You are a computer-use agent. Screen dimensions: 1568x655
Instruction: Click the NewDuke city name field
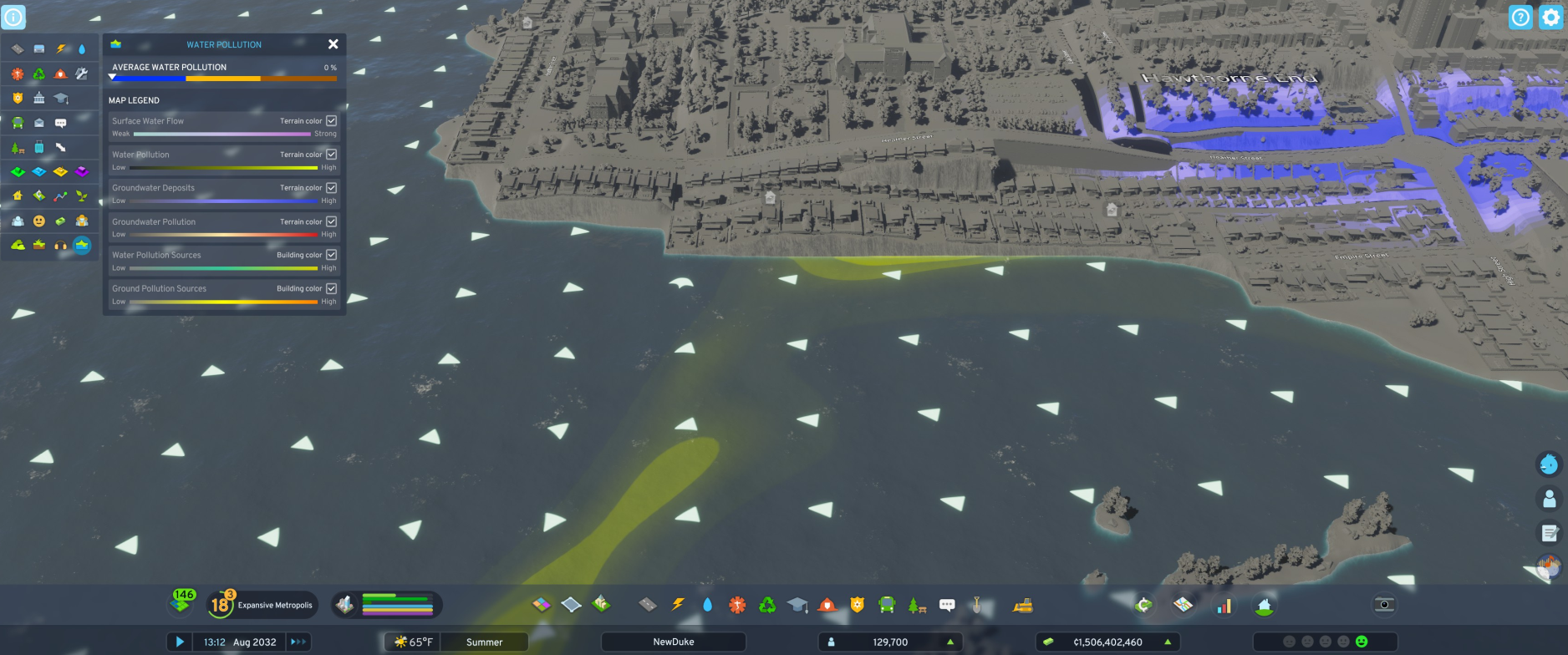point(674,642)
